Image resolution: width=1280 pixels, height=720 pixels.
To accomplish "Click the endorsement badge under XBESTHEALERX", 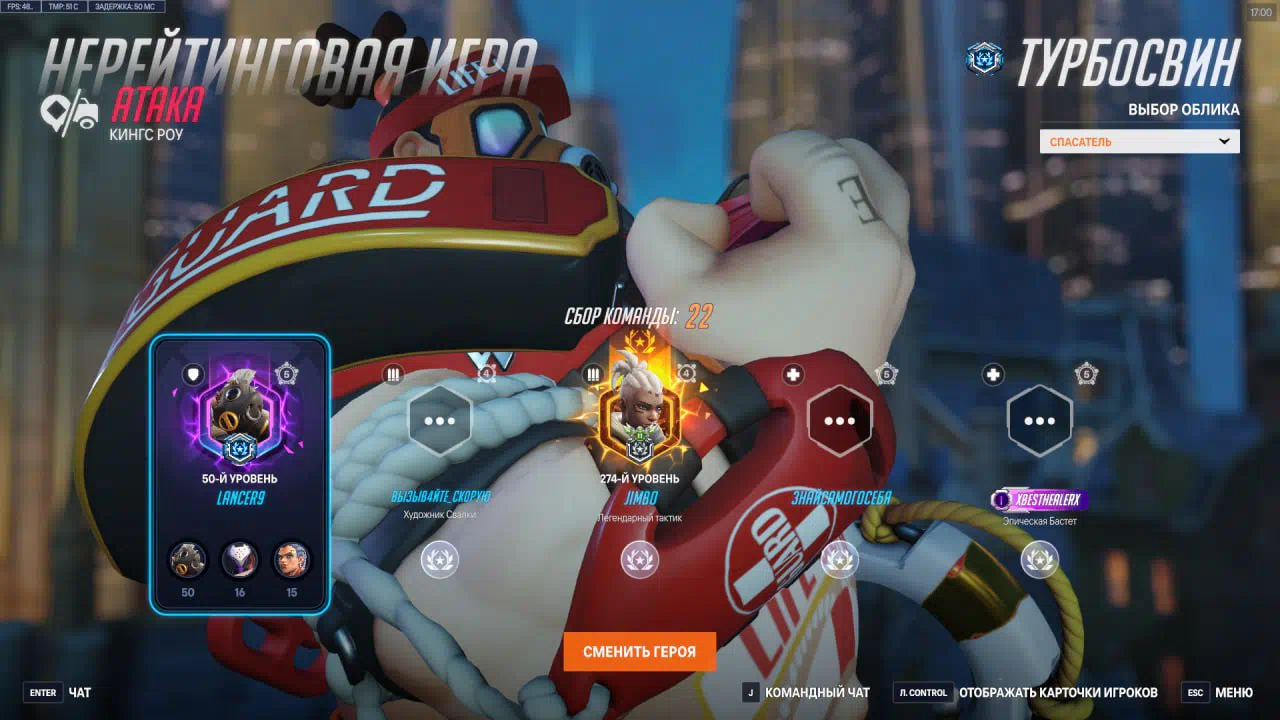I will (x=1039, y=560).
